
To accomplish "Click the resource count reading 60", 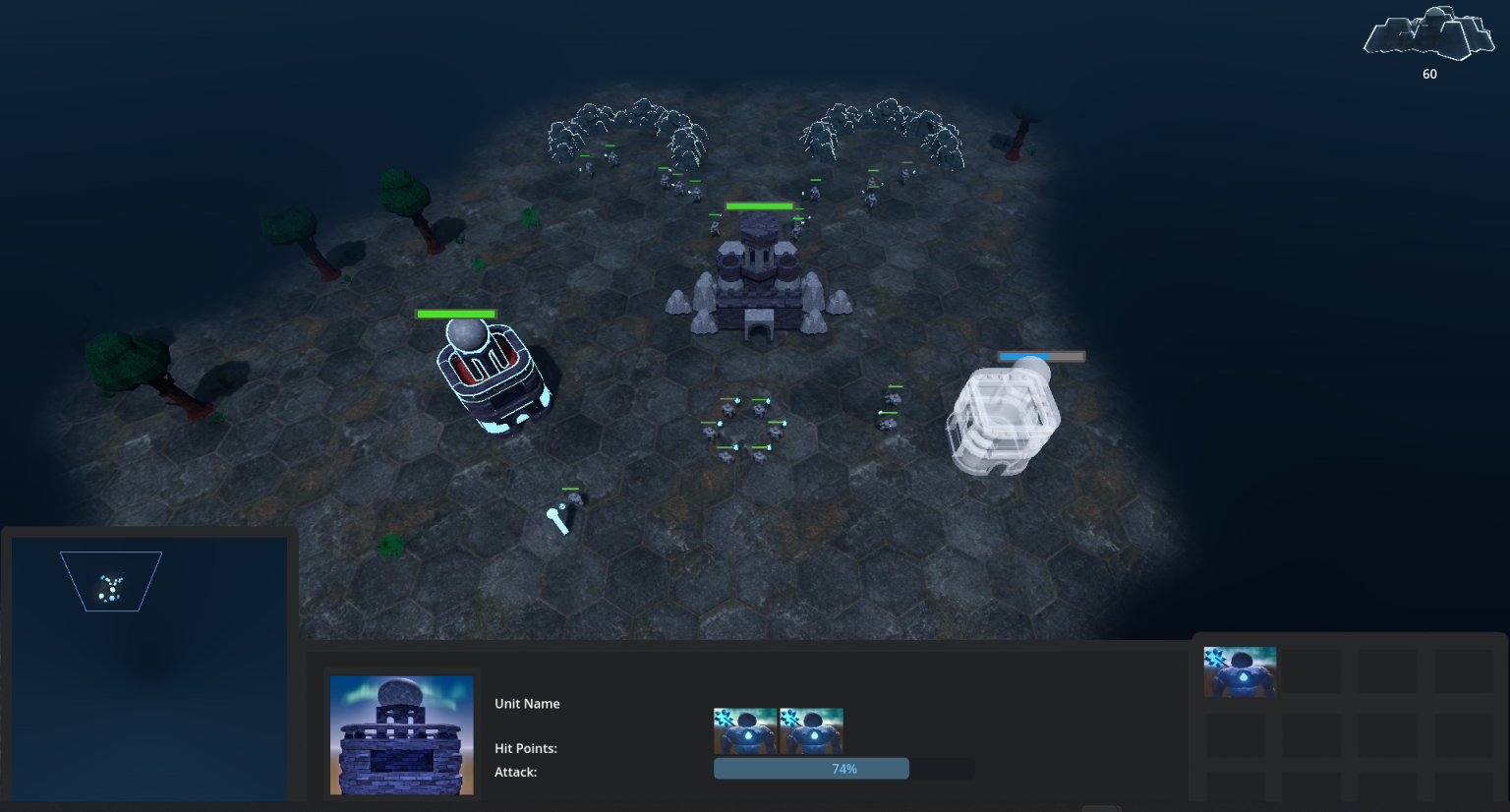I will tap(1428, 74).
